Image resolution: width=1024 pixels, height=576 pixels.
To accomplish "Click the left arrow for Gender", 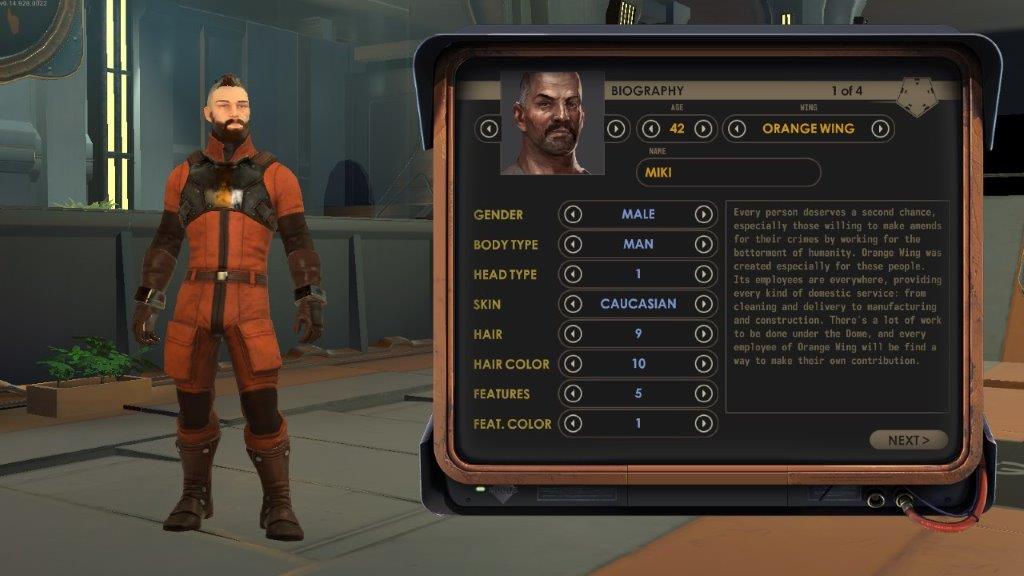I will click(x=573, y=214).
